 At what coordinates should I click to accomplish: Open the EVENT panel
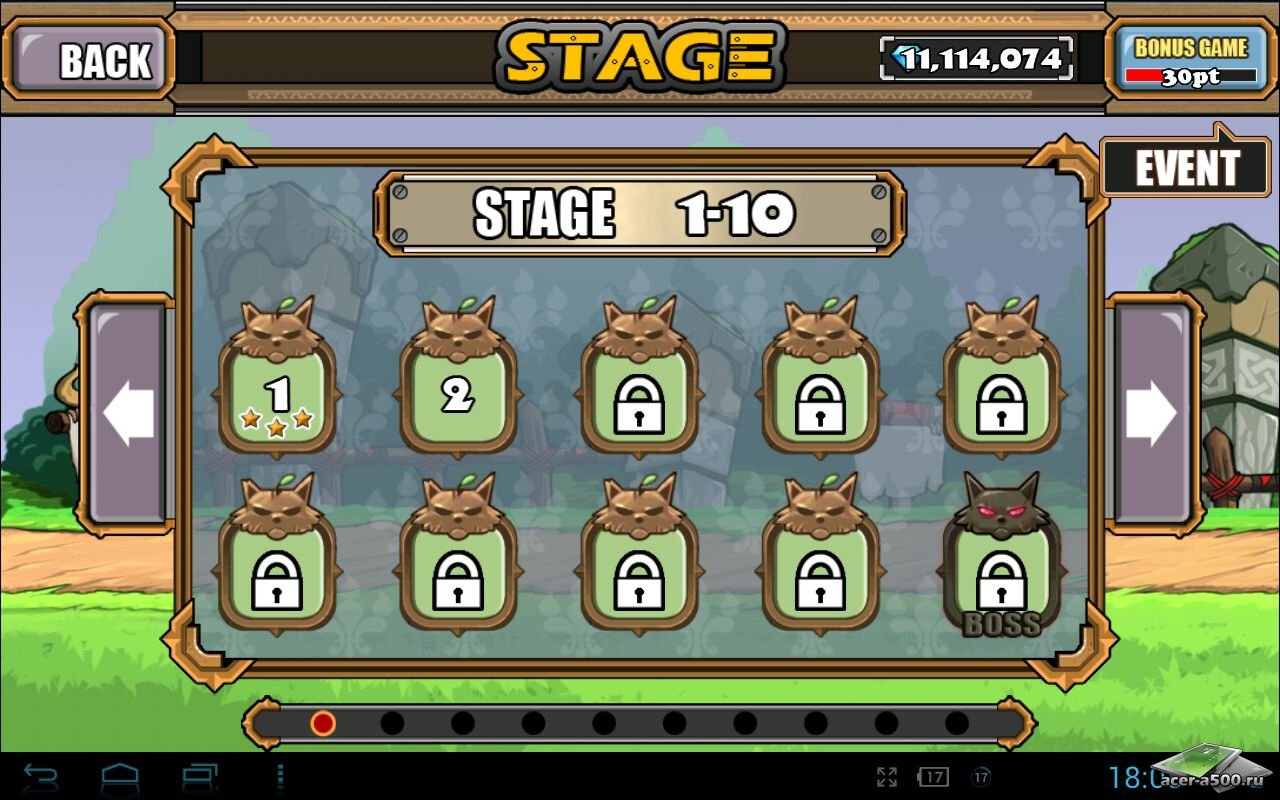point(1185,168)
